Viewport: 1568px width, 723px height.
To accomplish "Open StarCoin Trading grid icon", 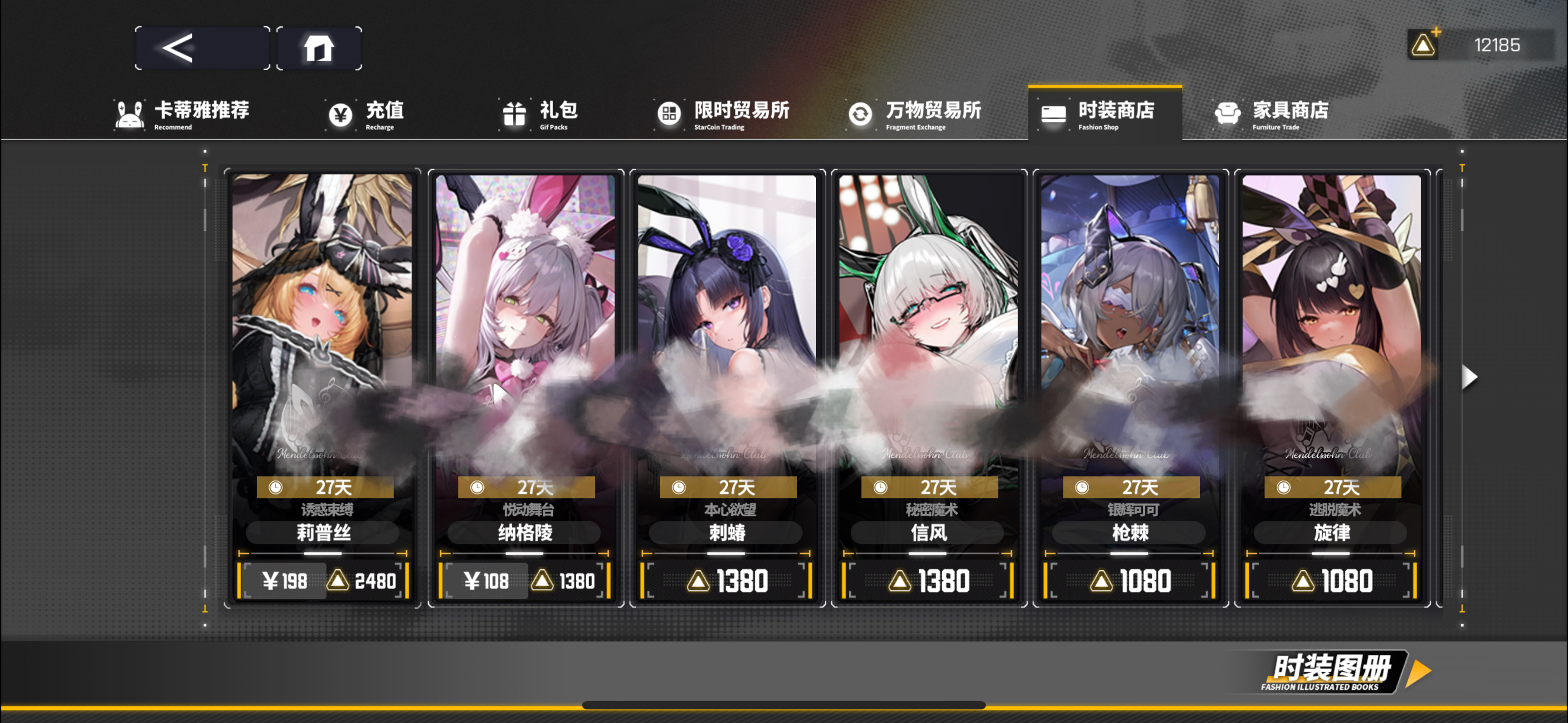I will coord(670,113).
